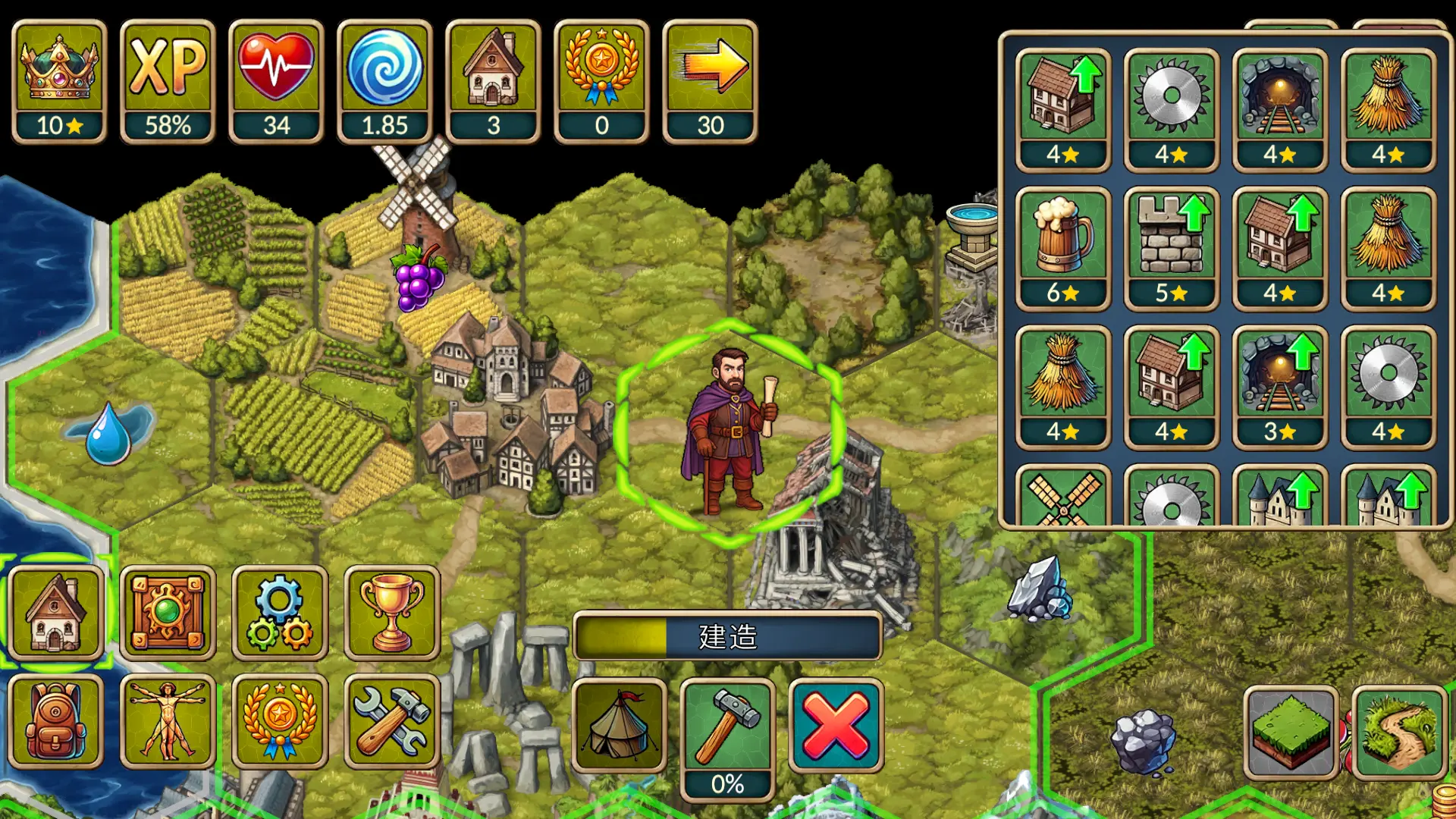Check the XP counter showing 58%
1456x819 pixels.
168,76
